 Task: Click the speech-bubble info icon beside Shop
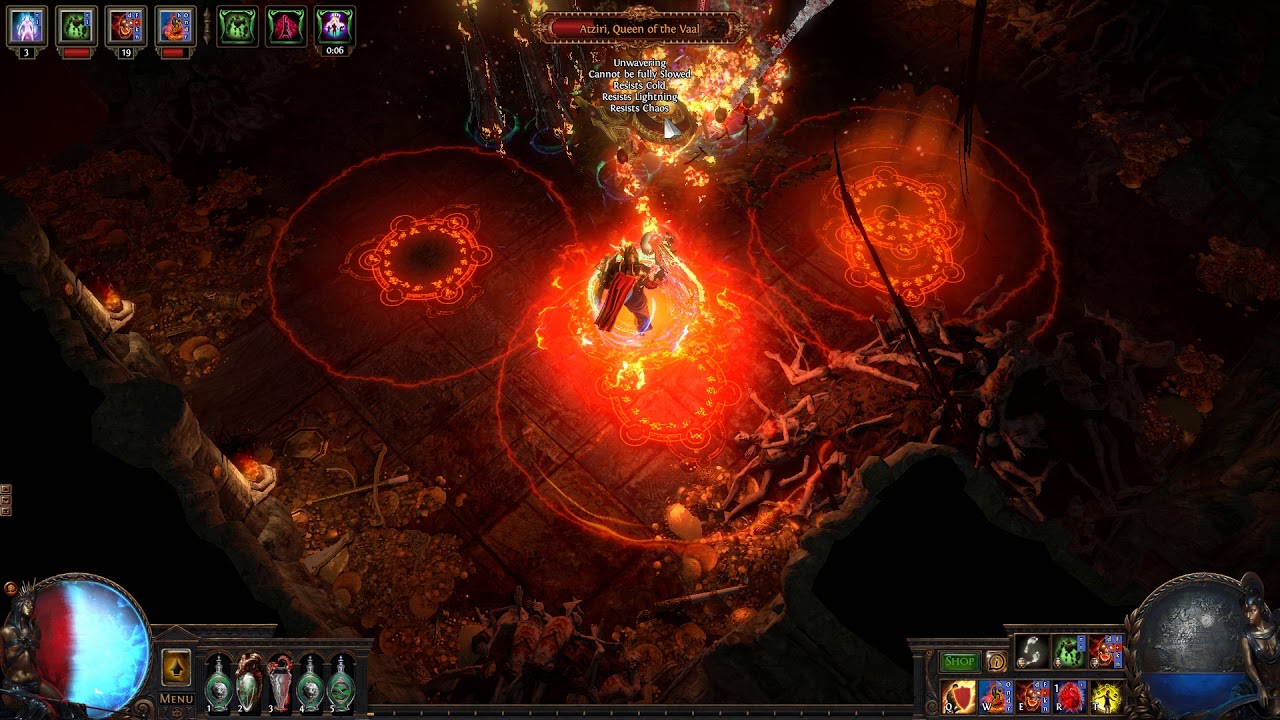(996, 661)
